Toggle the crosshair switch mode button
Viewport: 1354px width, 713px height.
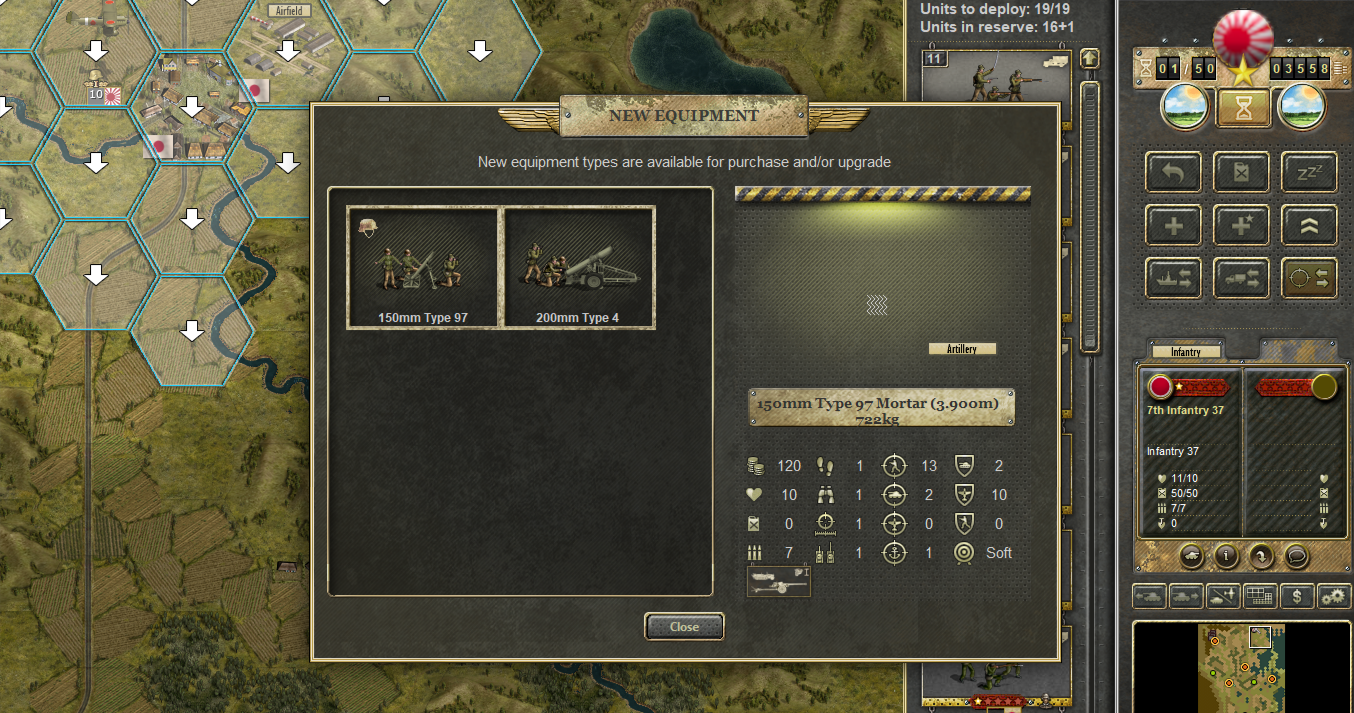pyautogui.click(x=1309, y=278)
